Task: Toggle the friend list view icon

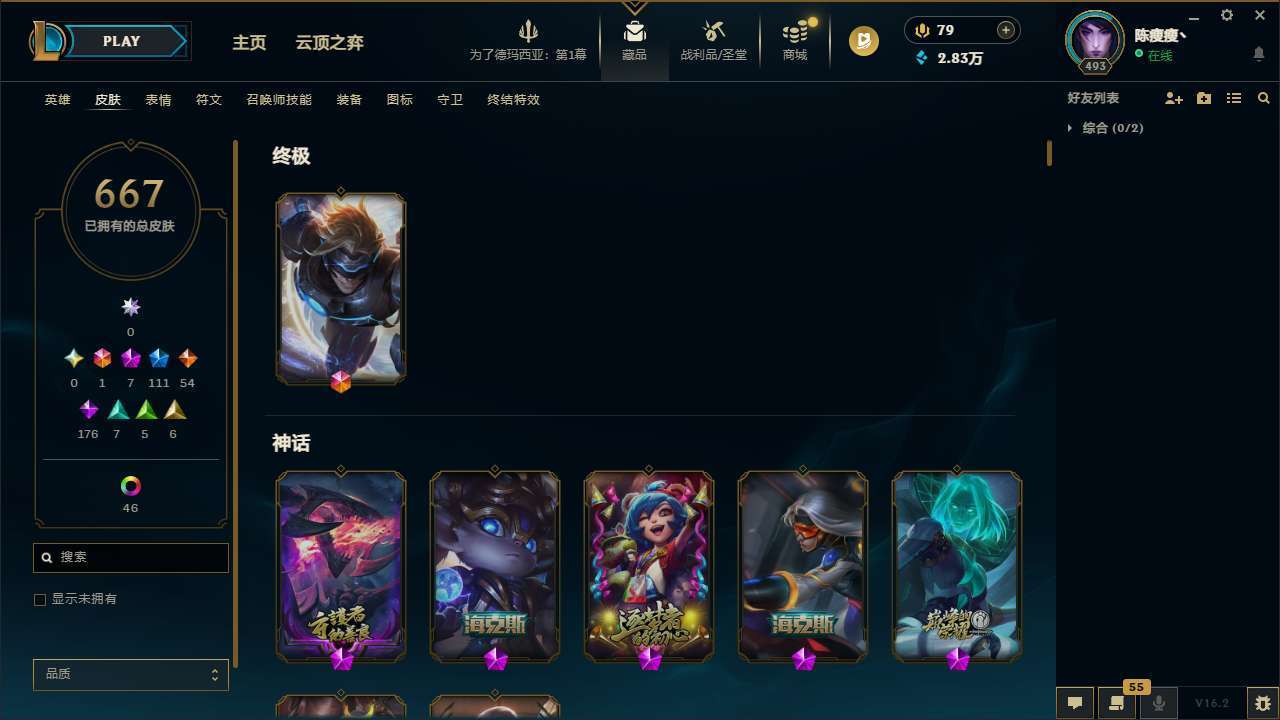Action: click(x=1234, y=98)
